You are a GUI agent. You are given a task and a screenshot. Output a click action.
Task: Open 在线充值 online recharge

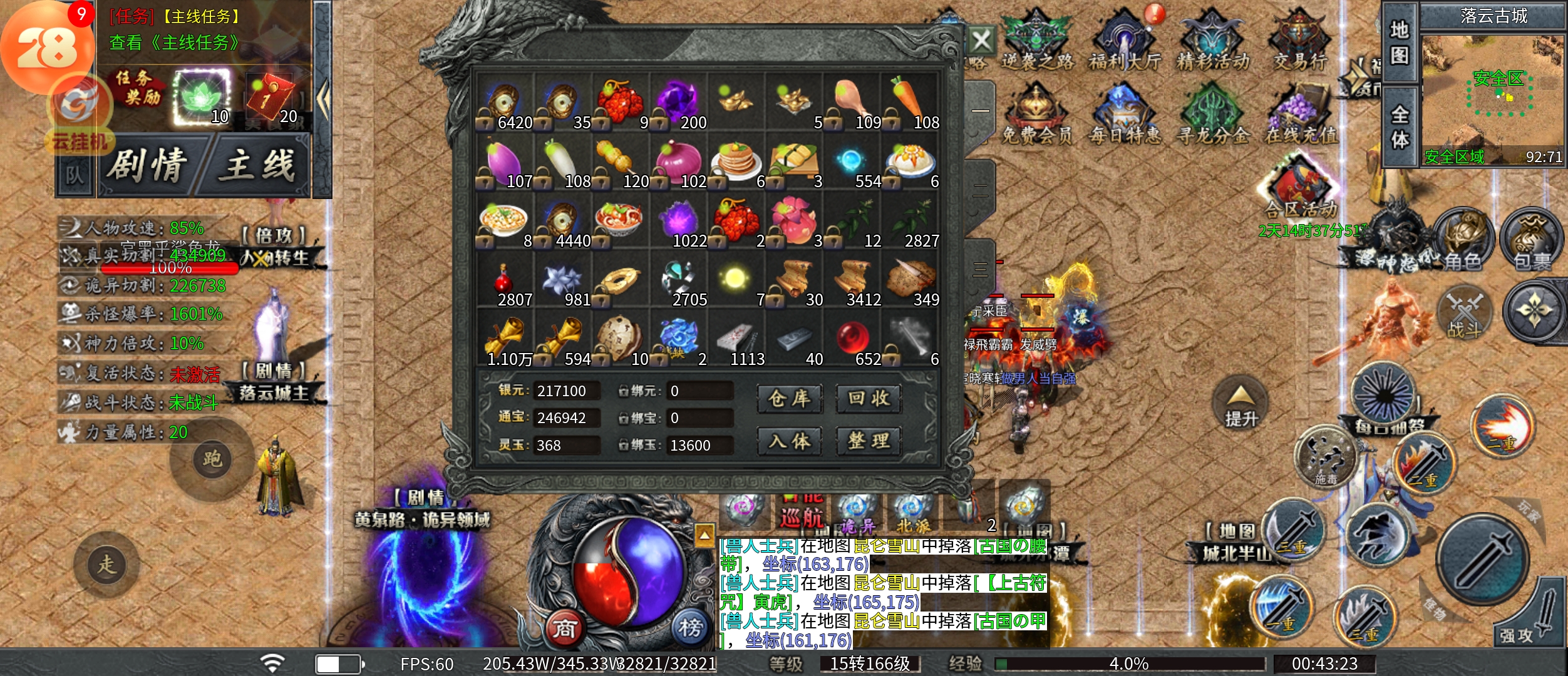point(1300,116)
